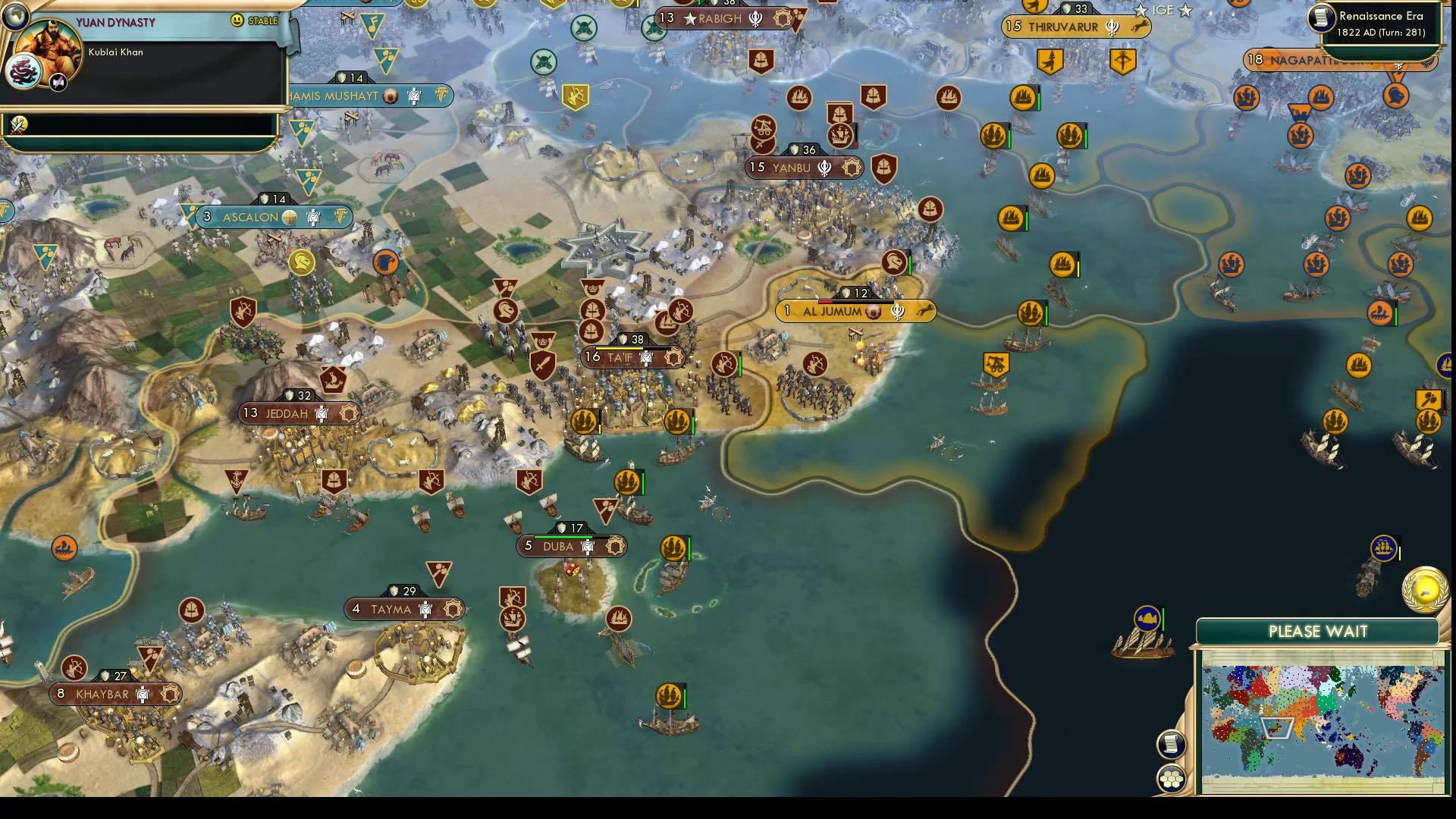This screenshot has height=819, width=1456.
Task: Click the globe icon in the top-left corner
Action: coord(15,15)
